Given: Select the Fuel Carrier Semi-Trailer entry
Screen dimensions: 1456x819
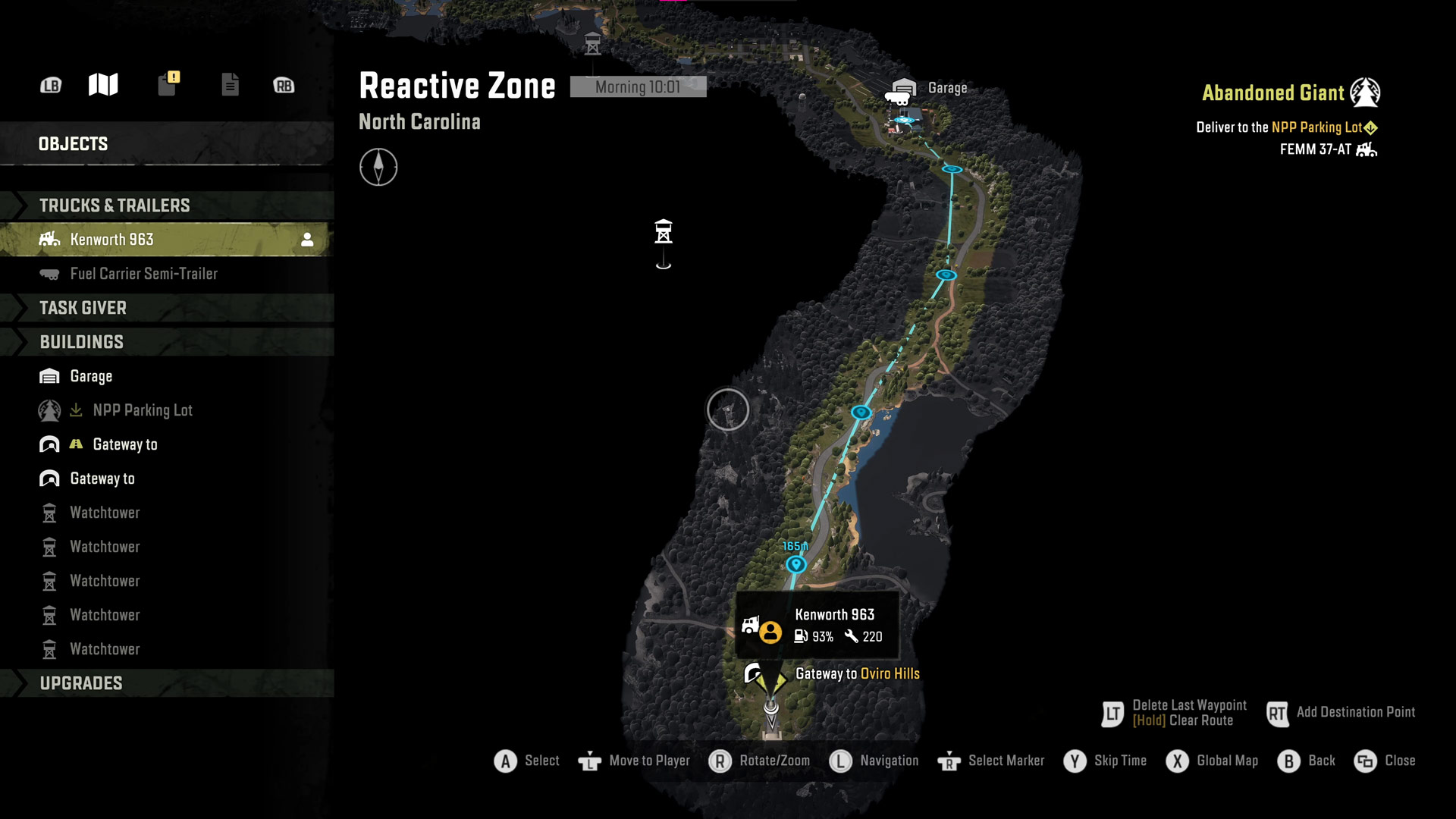Looking at the screenshot, I should (143, 274).
